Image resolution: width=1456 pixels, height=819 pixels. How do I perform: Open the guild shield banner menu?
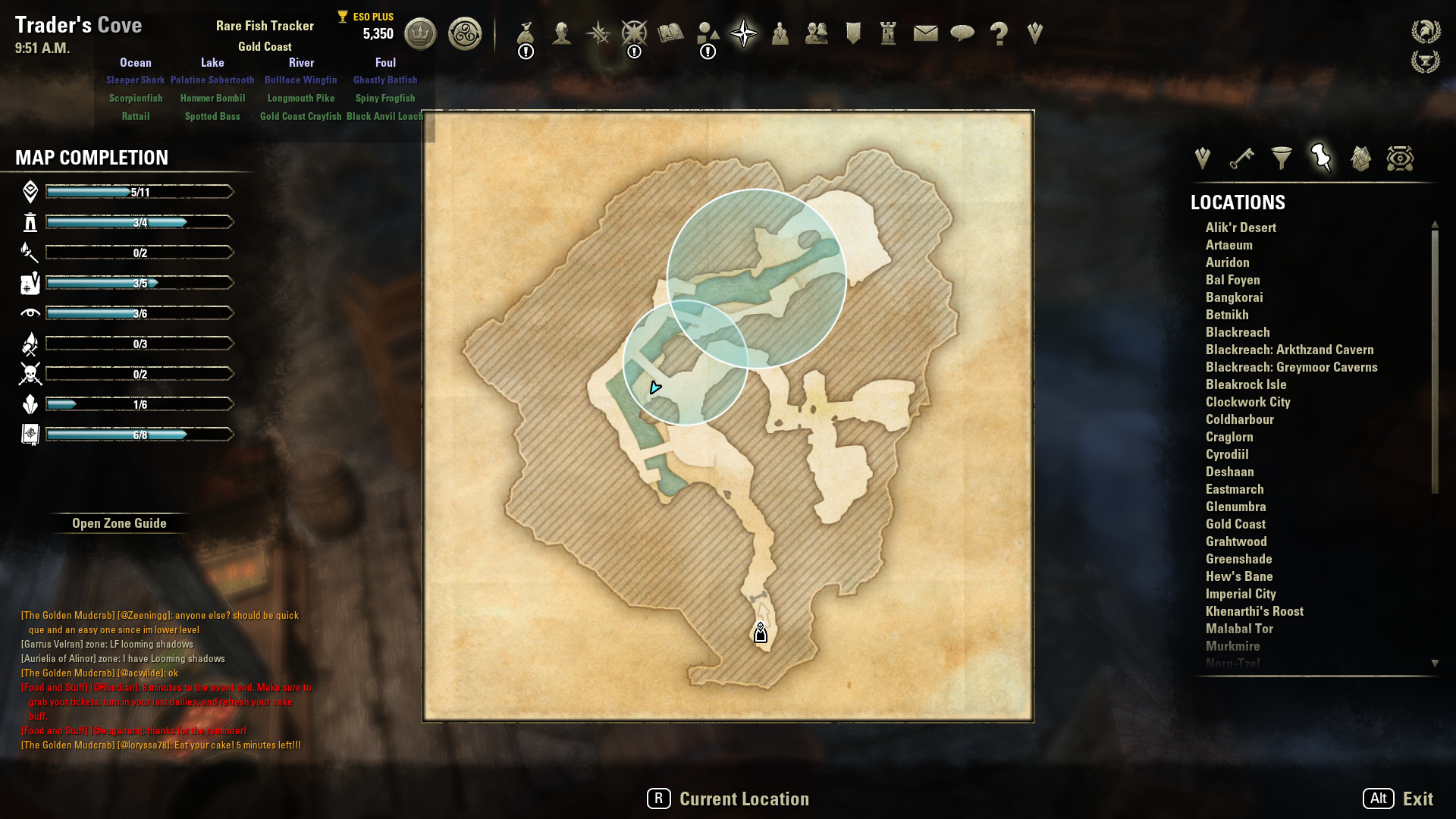853,33
